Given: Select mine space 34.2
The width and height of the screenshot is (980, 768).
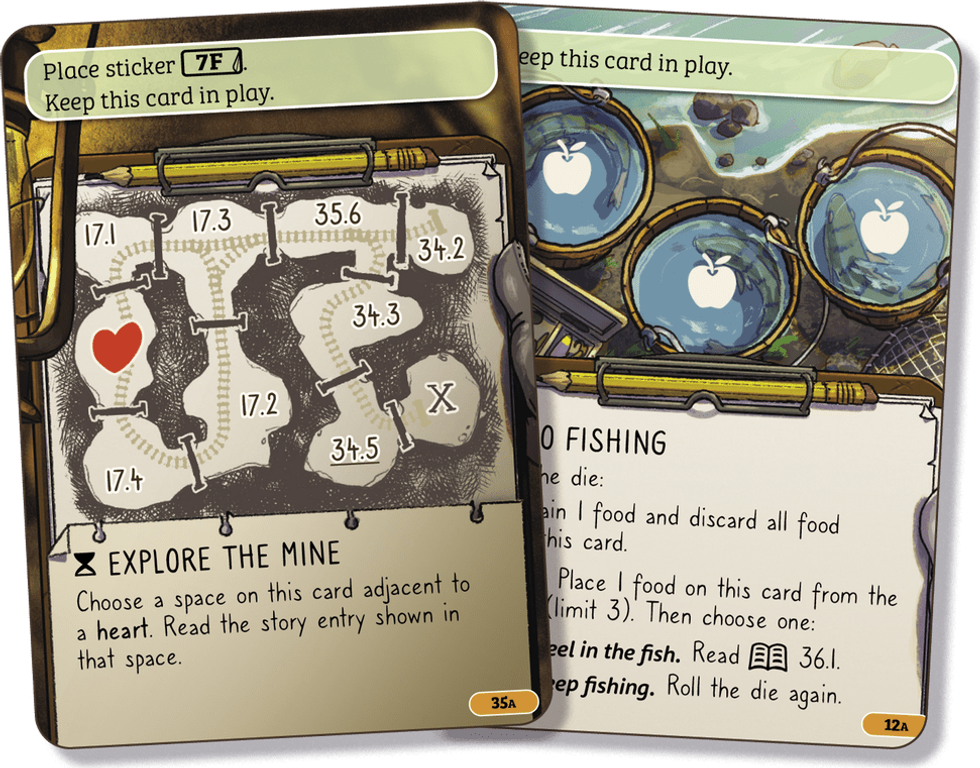Looking at the screenshot, I should [440, 249].
